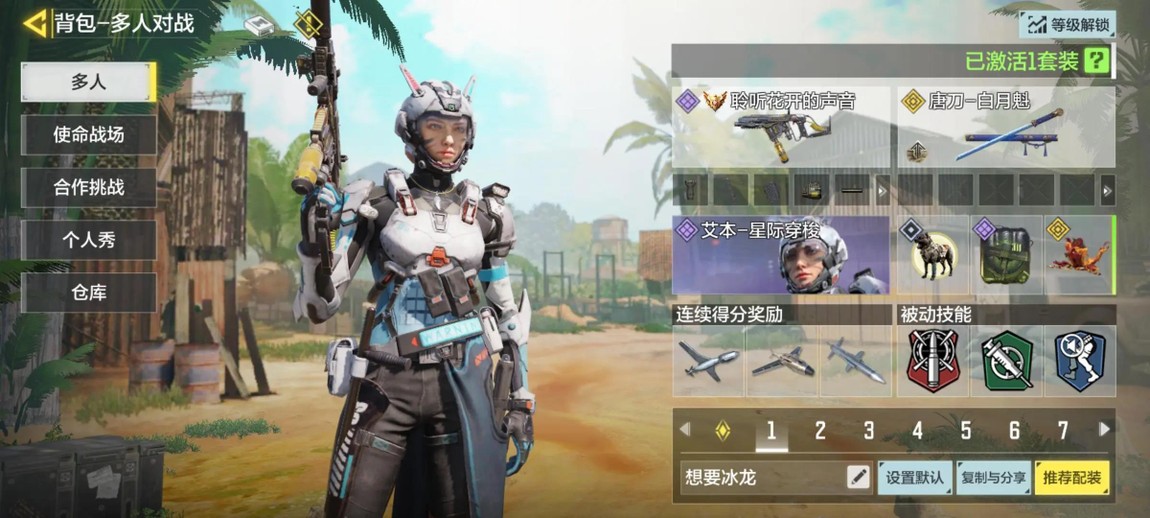Switch to the 使命战场 tab
1150x518 pixels.
pyautogui.click(x=88, y=135)
